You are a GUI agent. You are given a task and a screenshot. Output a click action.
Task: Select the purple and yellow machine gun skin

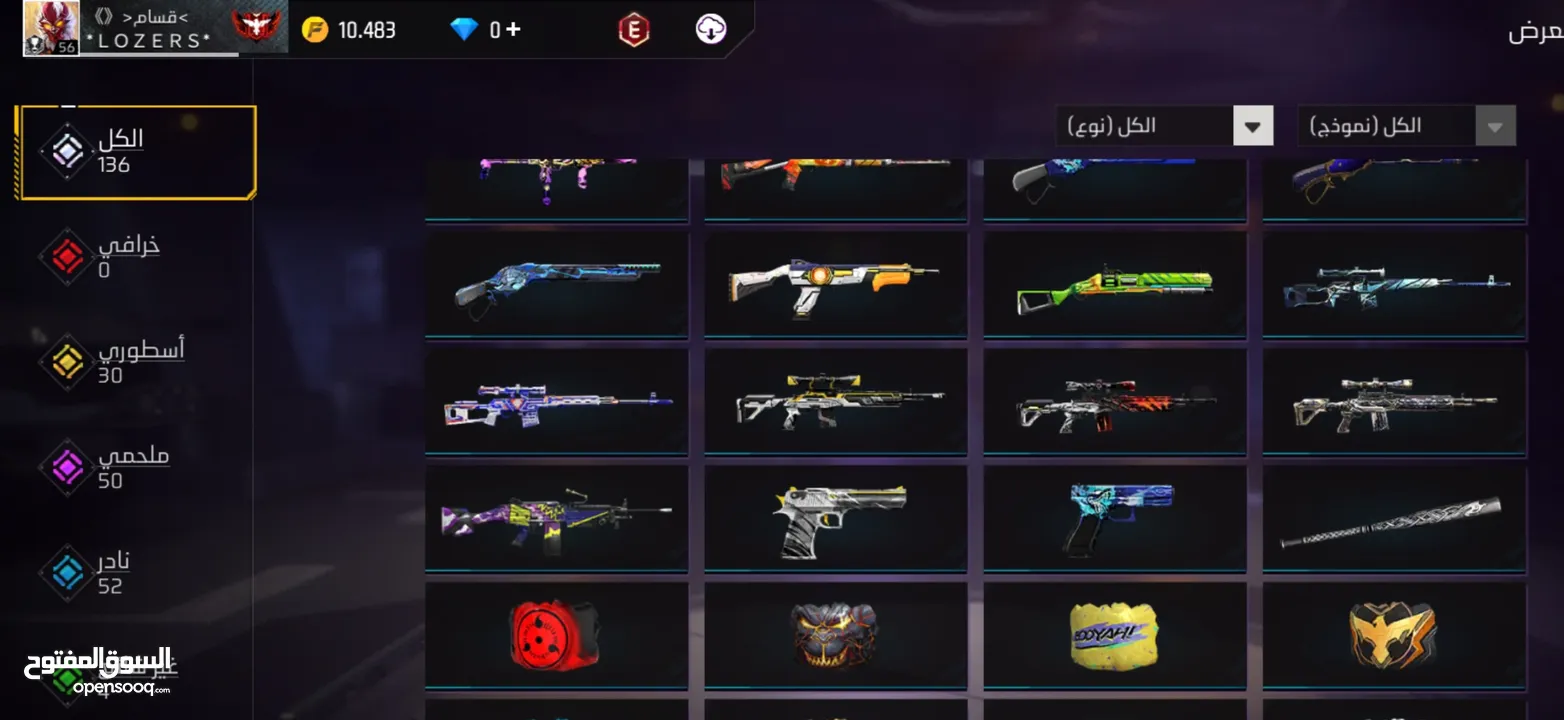pos(556,517)
